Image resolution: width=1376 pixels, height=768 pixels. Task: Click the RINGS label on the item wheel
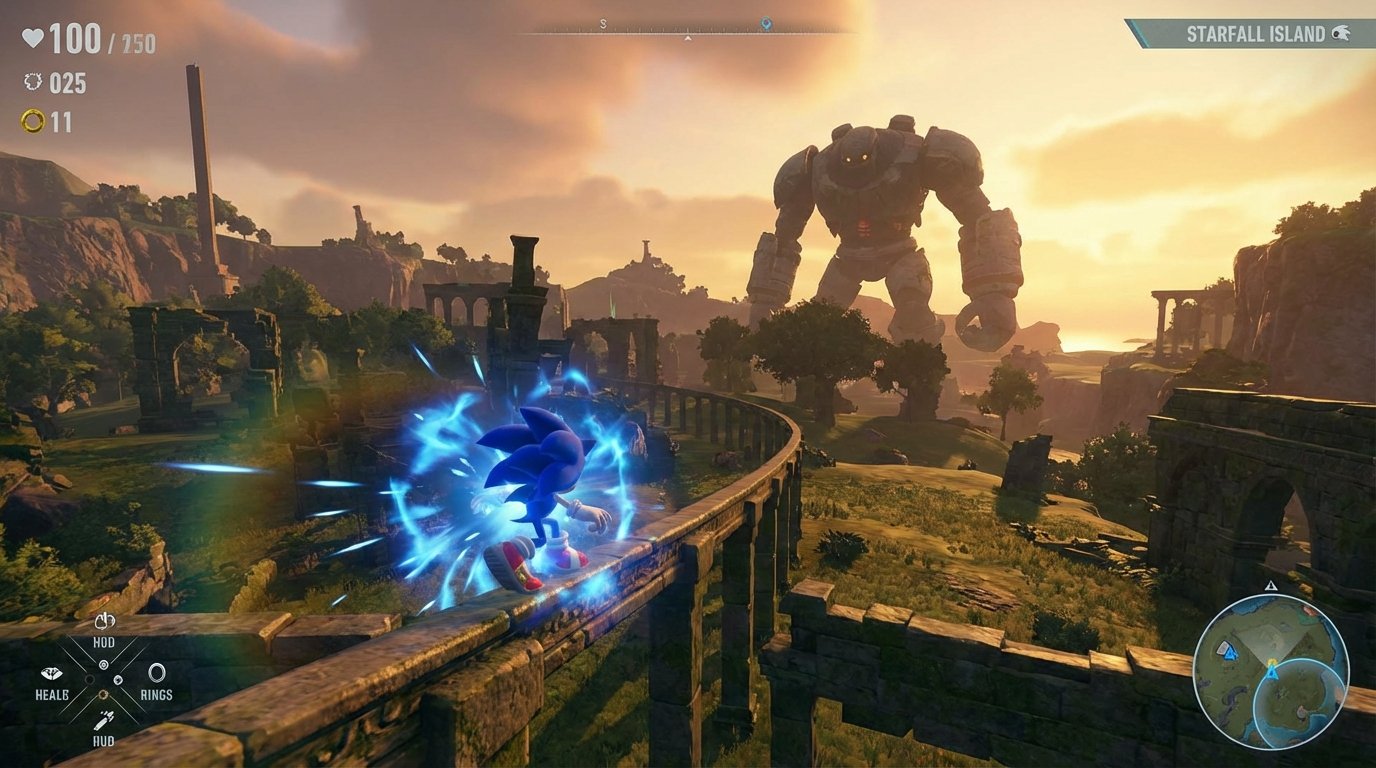[x=157, y=694]
